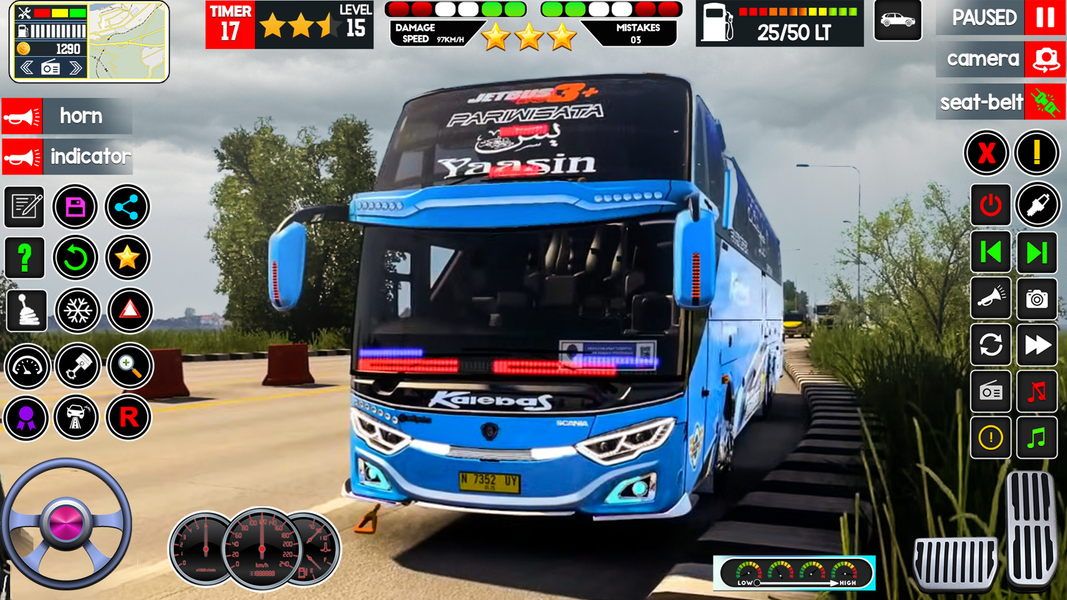Turn the steering wheel control
This screenshot has width=1067, height=600.
tap(66, 523)
